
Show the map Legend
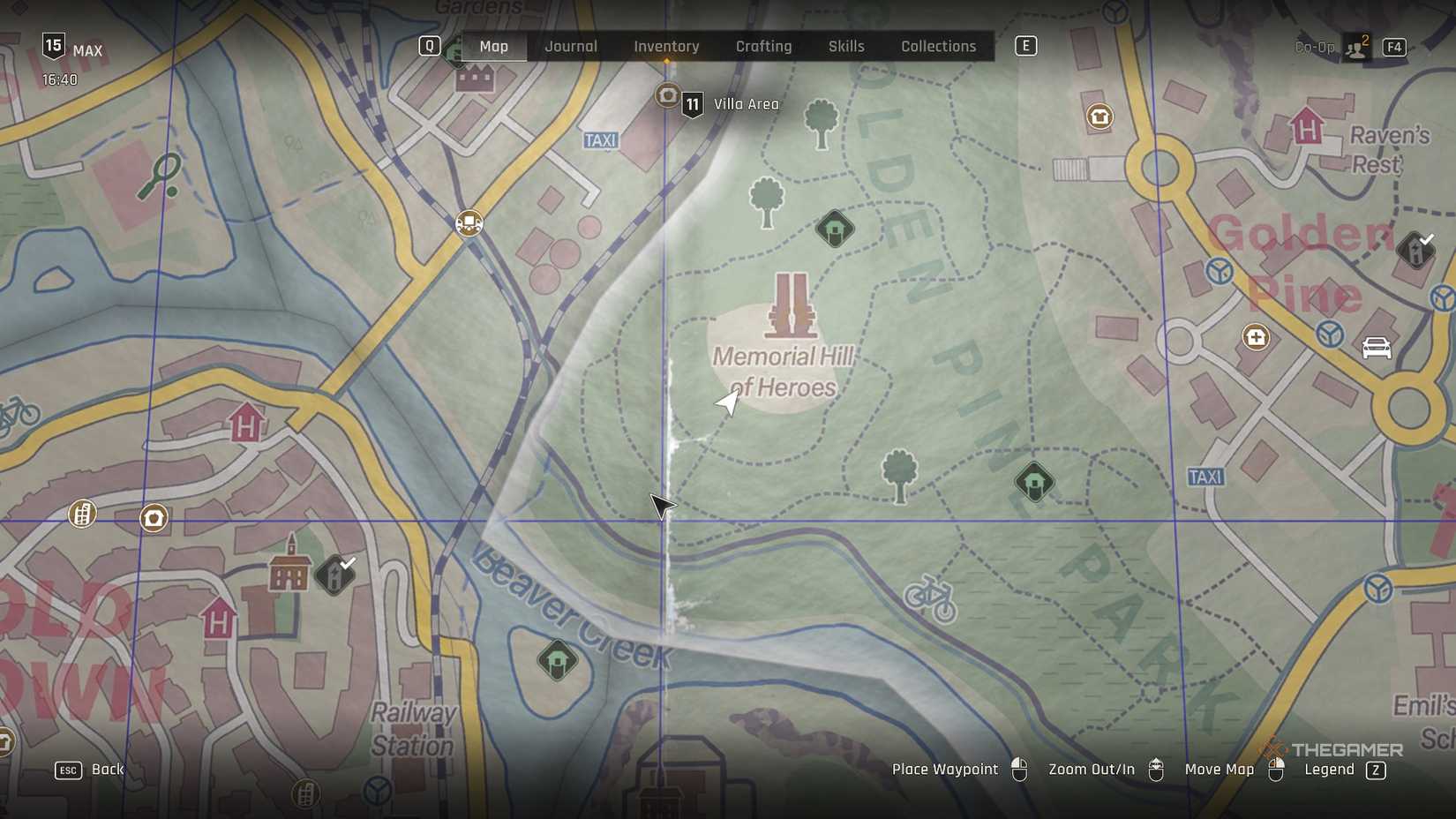[x=1345, y=770]
